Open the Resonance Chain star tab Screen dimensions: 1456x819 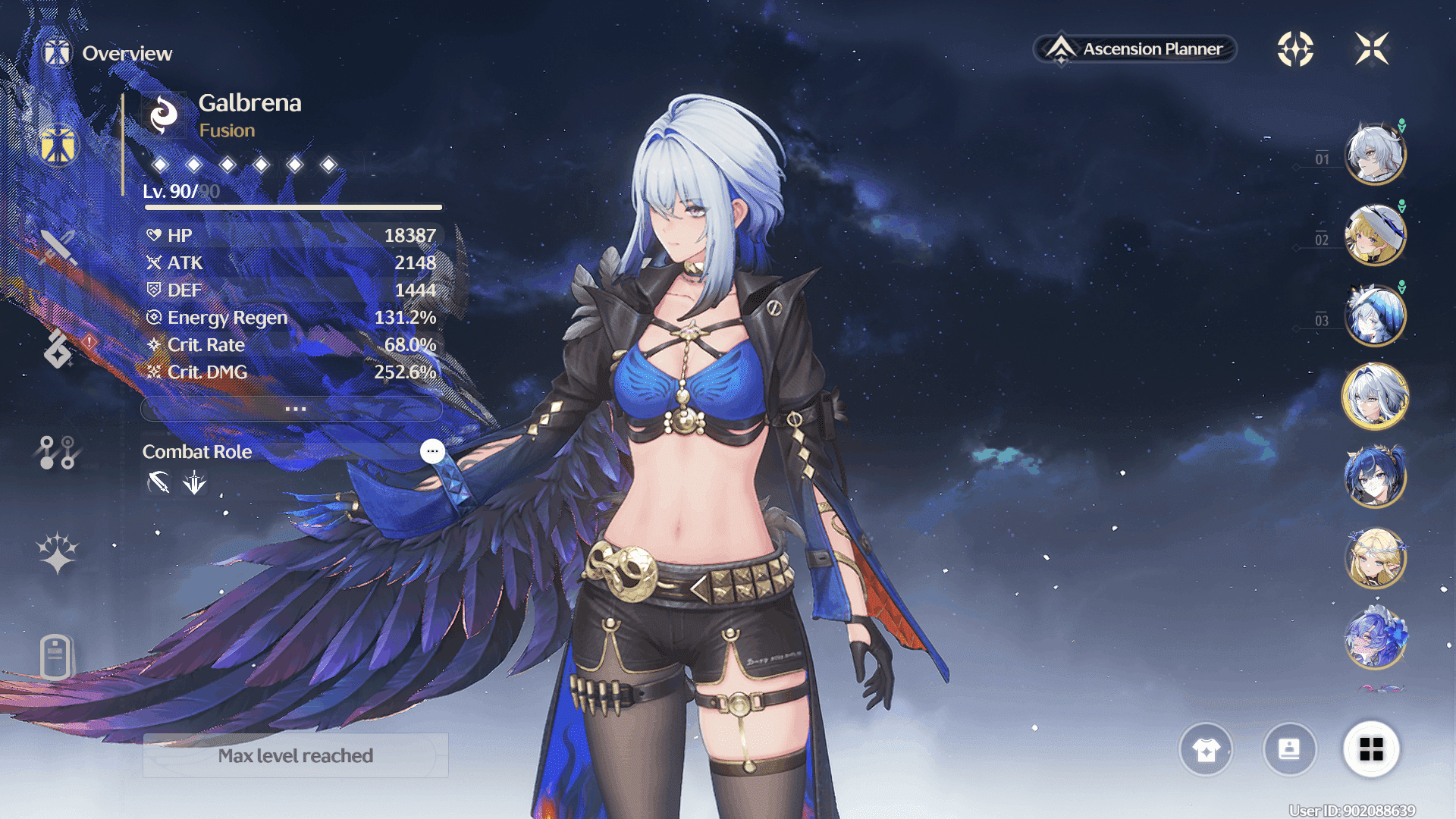58,553
